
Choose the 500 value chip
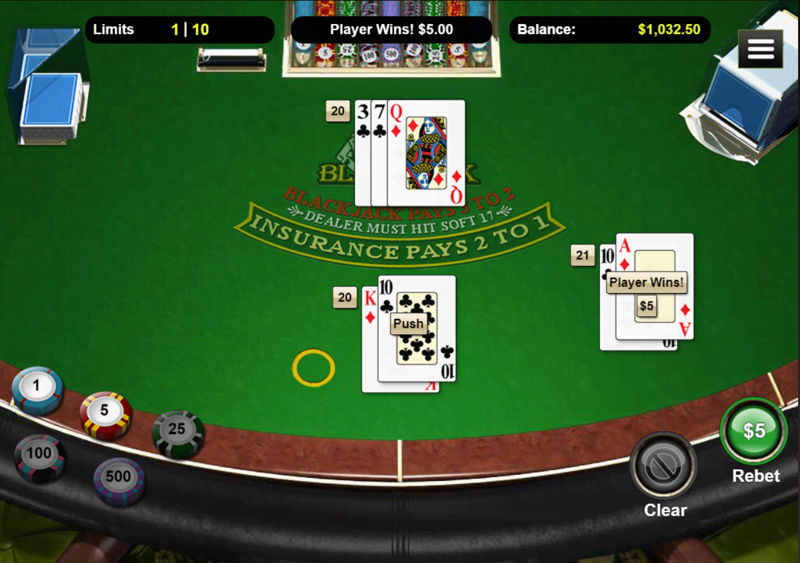point(119,478)
